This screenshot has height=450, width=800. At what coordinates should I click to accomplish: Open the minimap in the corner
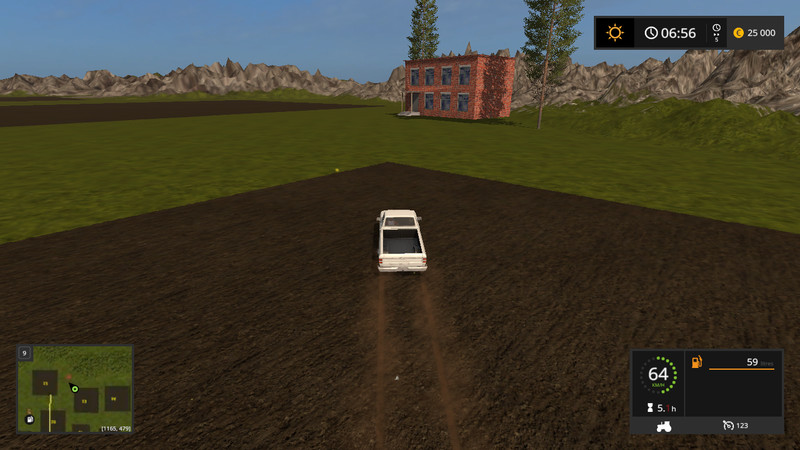pyautogui.click(x=74, y=389)
